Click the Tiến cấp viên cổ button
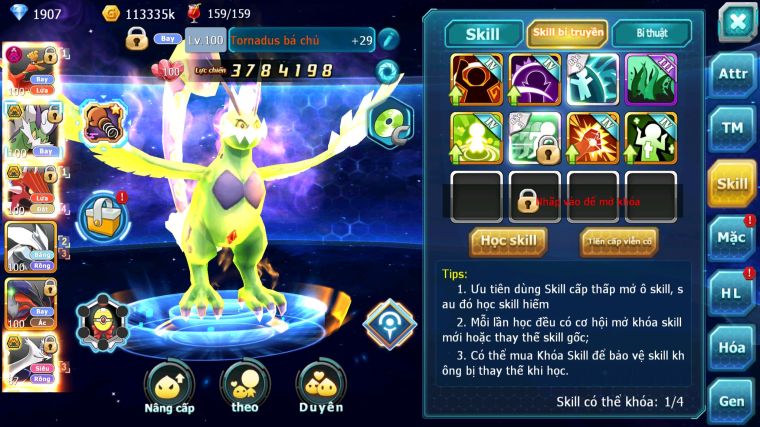Screen dimensions: 760x427 [x=618, y=241]
